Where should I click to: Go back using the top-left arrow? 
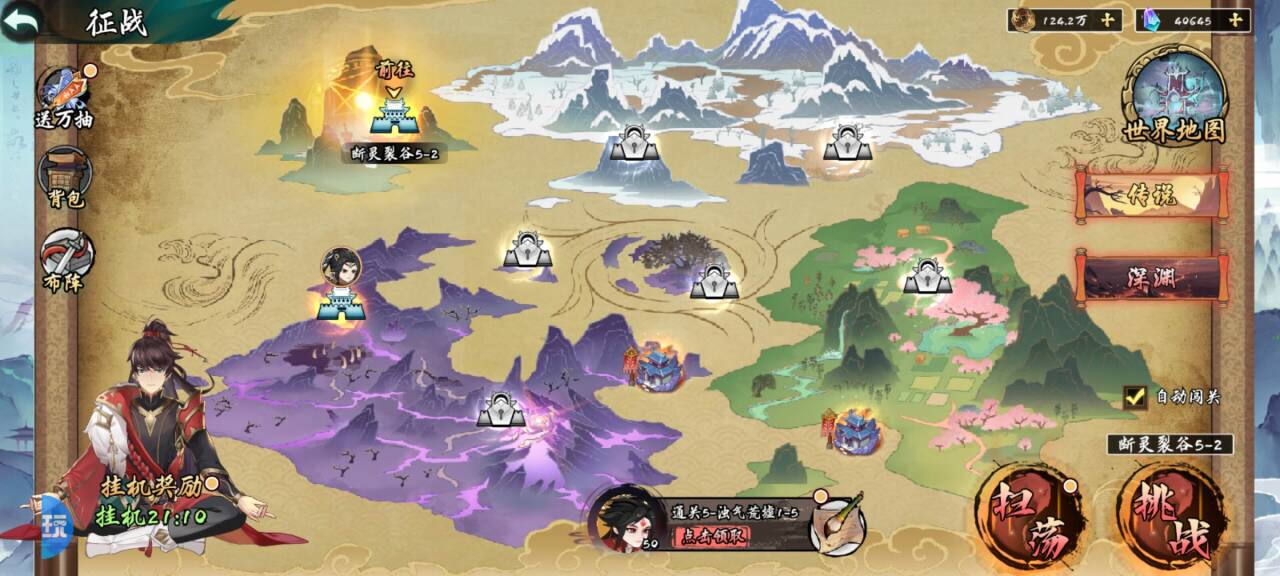[21, 20]
